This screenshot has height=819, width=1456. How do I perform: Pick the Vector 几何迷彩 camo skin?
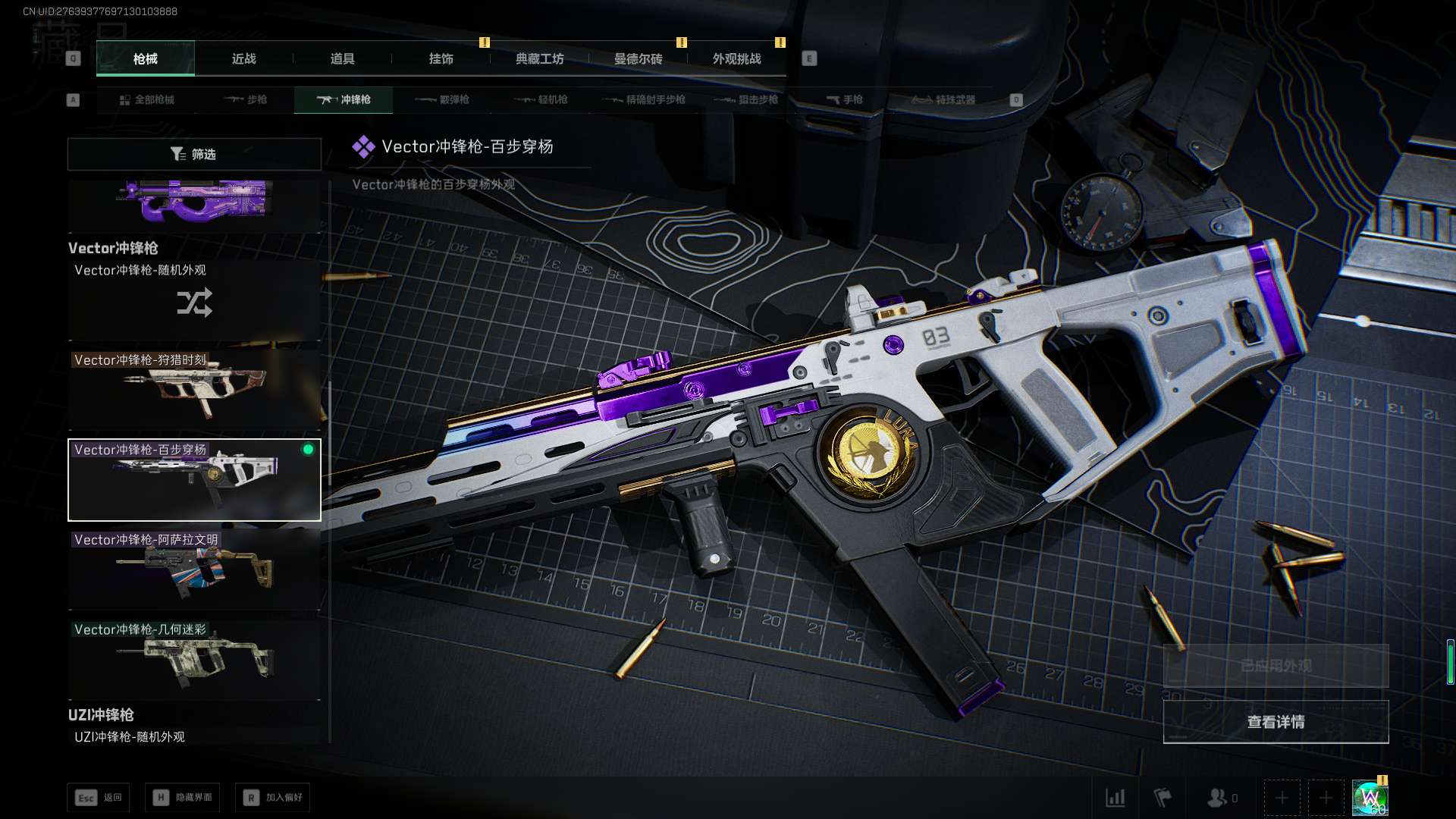[x=194, y=659]
